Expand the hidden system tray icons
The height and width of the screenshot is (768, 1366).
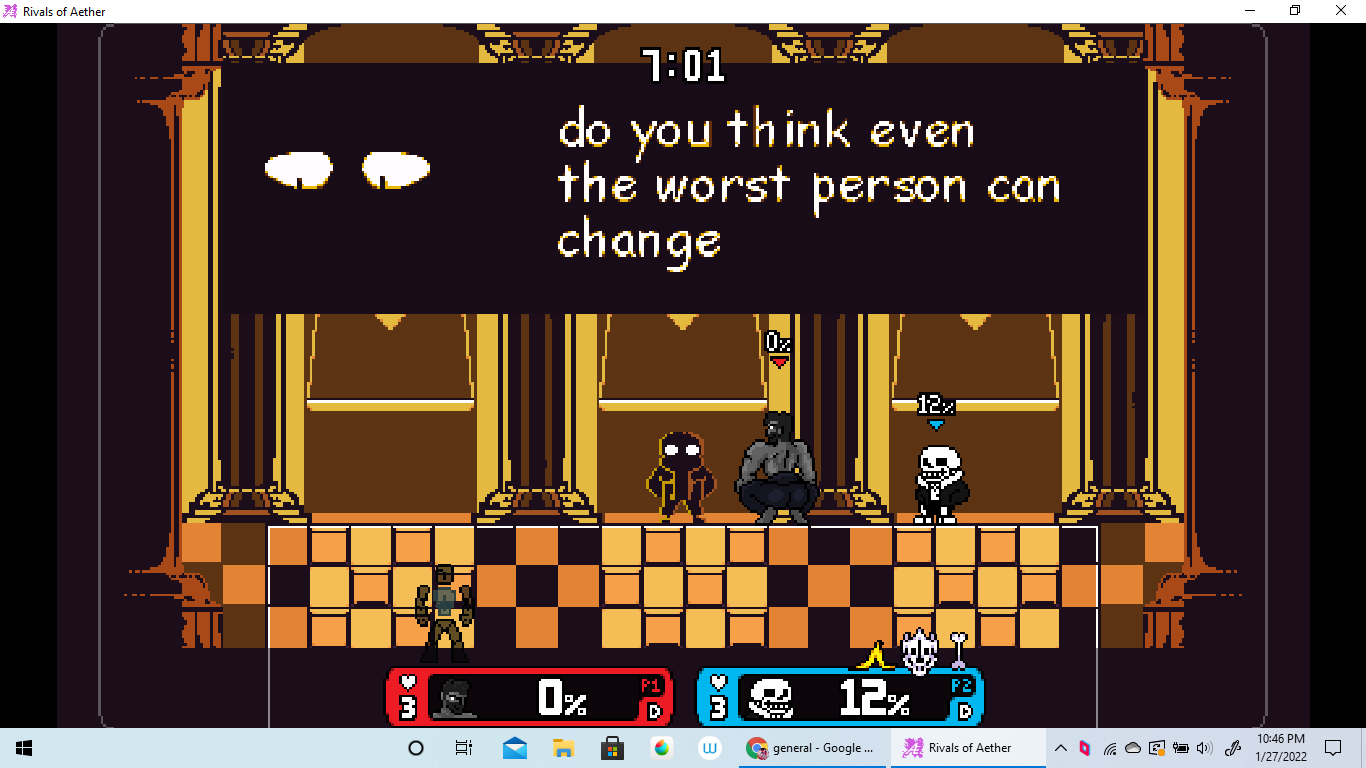point(1061,747)
